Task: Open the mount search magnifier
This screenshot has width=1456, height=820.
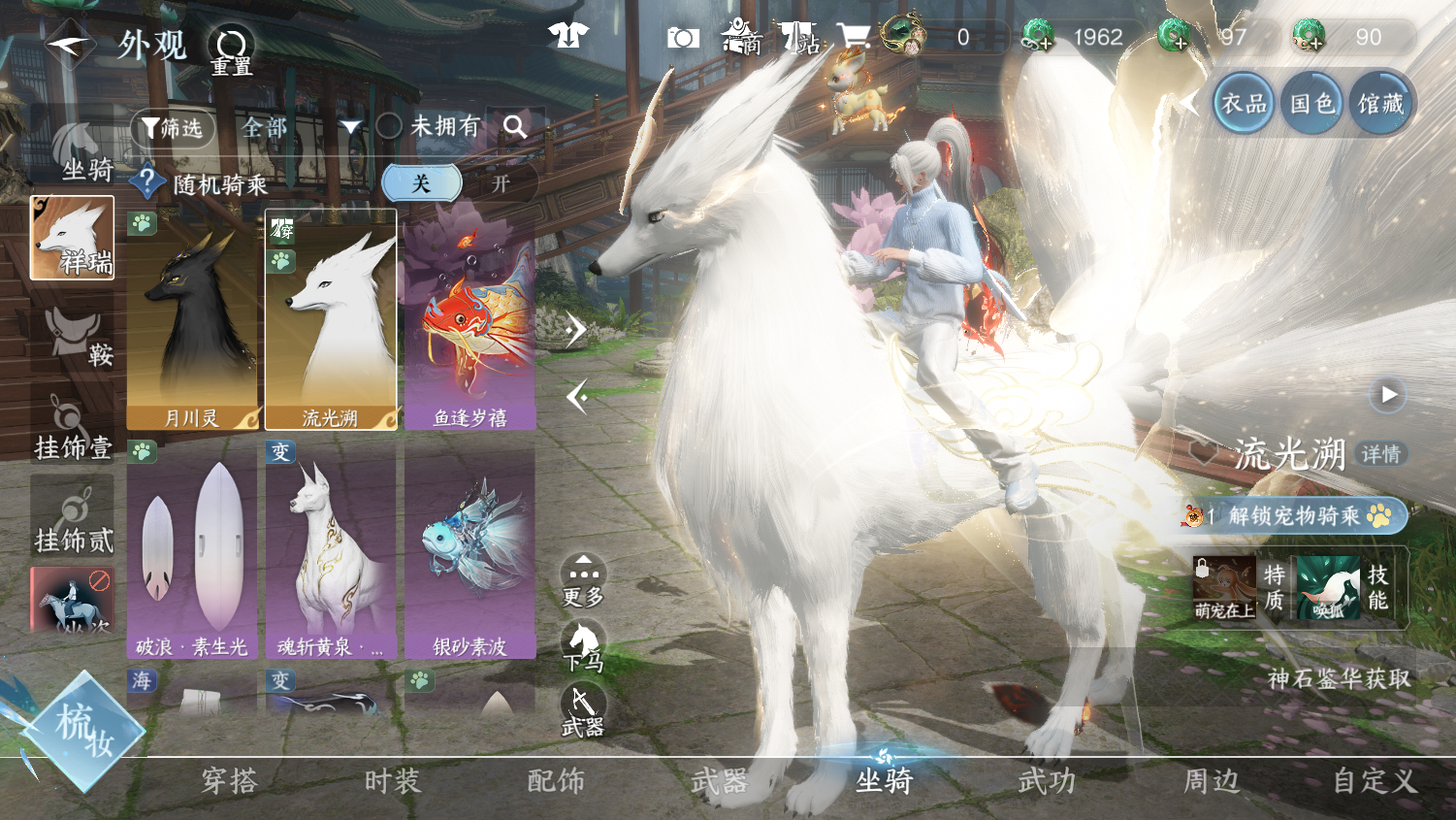Action: tap(515, 126)
